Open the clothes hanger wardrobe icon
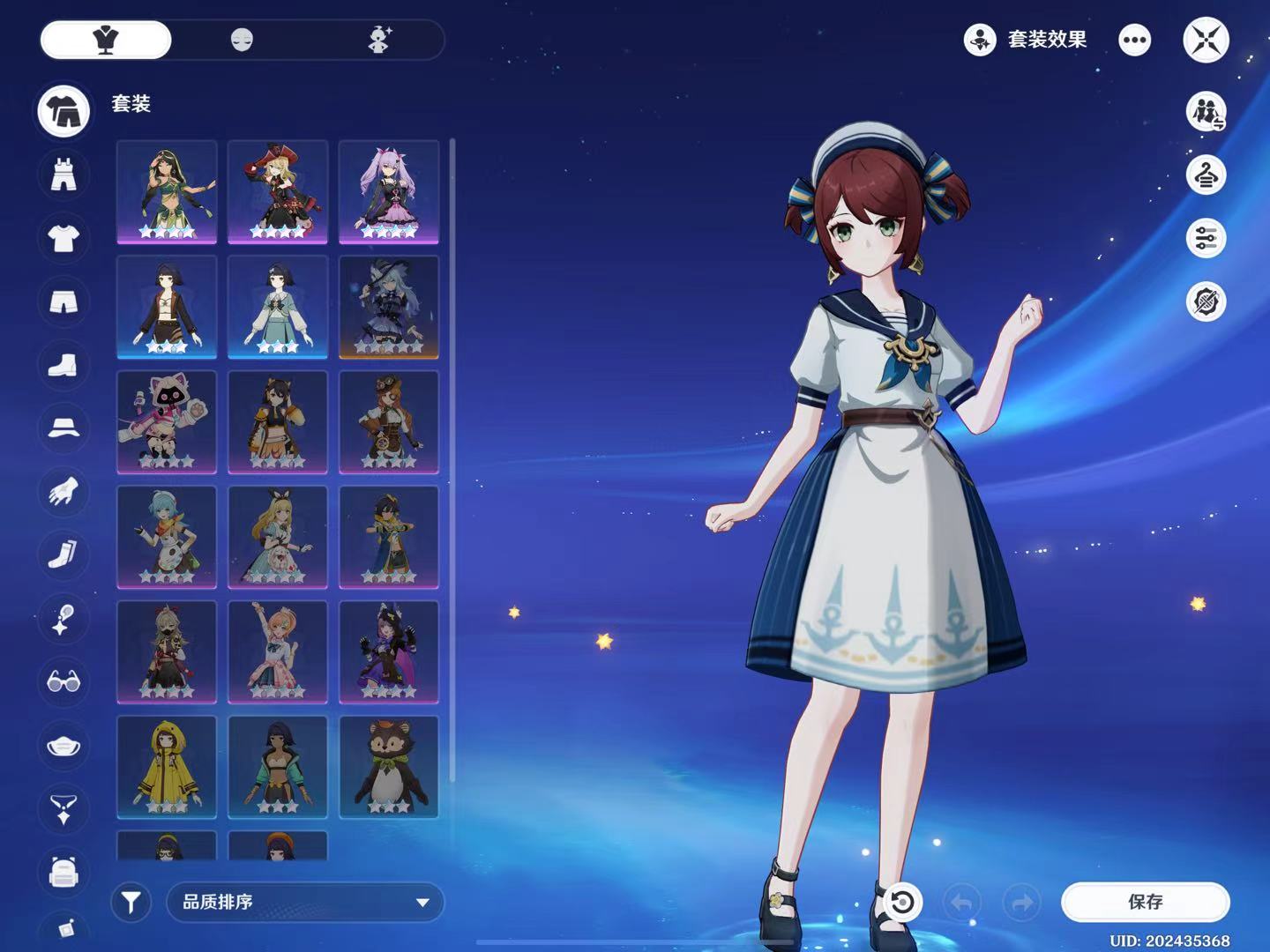Screen dimensions: 1270x952 [x=1206, y=175]
